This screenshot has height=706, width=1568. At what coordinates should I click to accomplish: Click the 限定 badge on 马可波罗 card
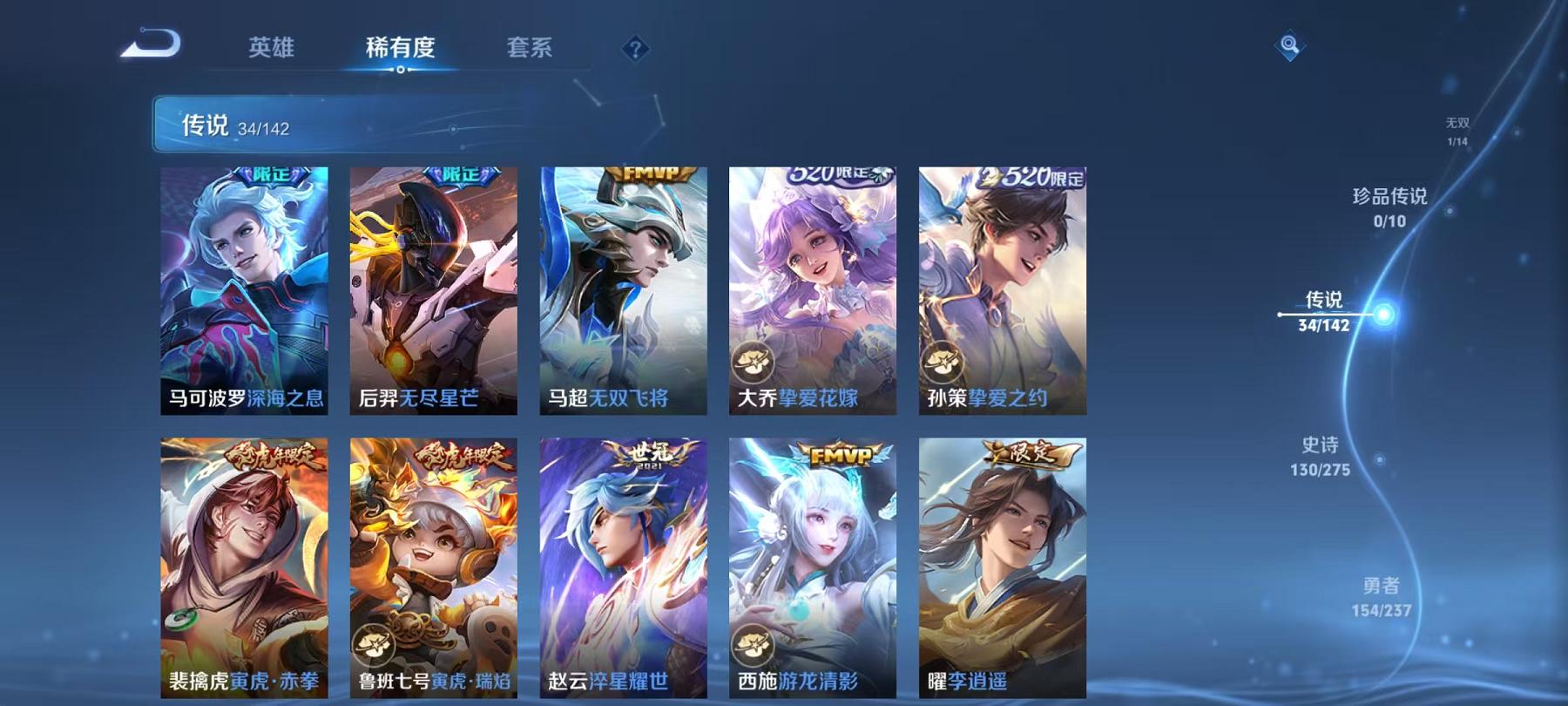point(272,177)
